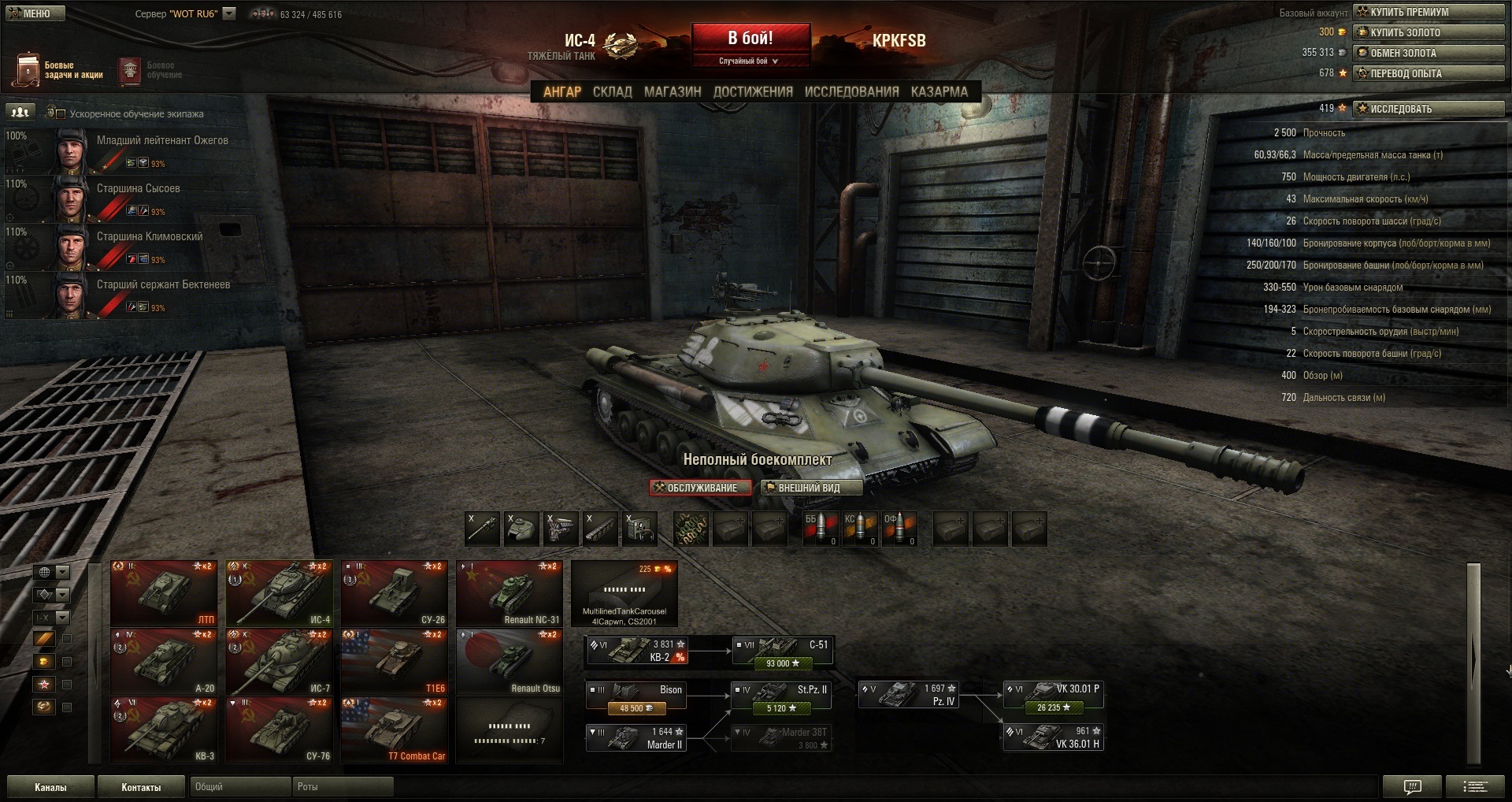
Task: Open the КАЗАРМА tab
Action: click(939, 91)
